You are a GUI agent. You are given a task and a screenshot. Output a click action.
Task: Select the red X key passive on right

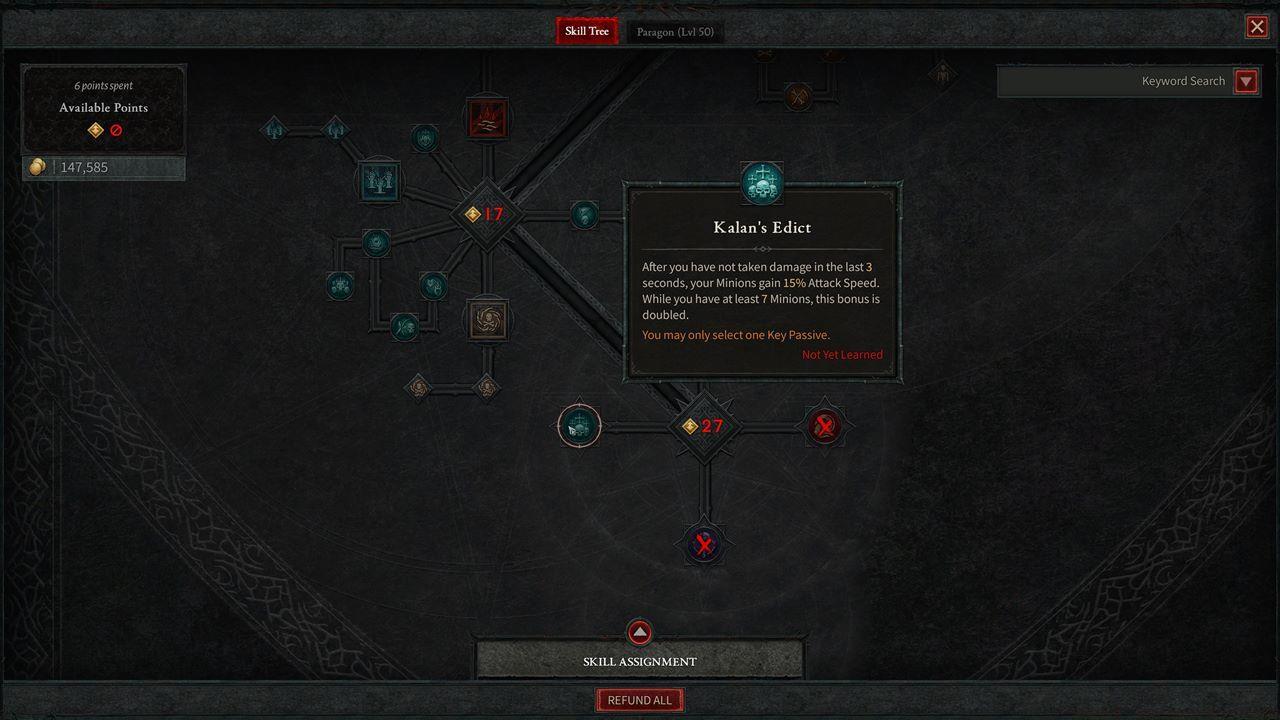tap(824, 425)
